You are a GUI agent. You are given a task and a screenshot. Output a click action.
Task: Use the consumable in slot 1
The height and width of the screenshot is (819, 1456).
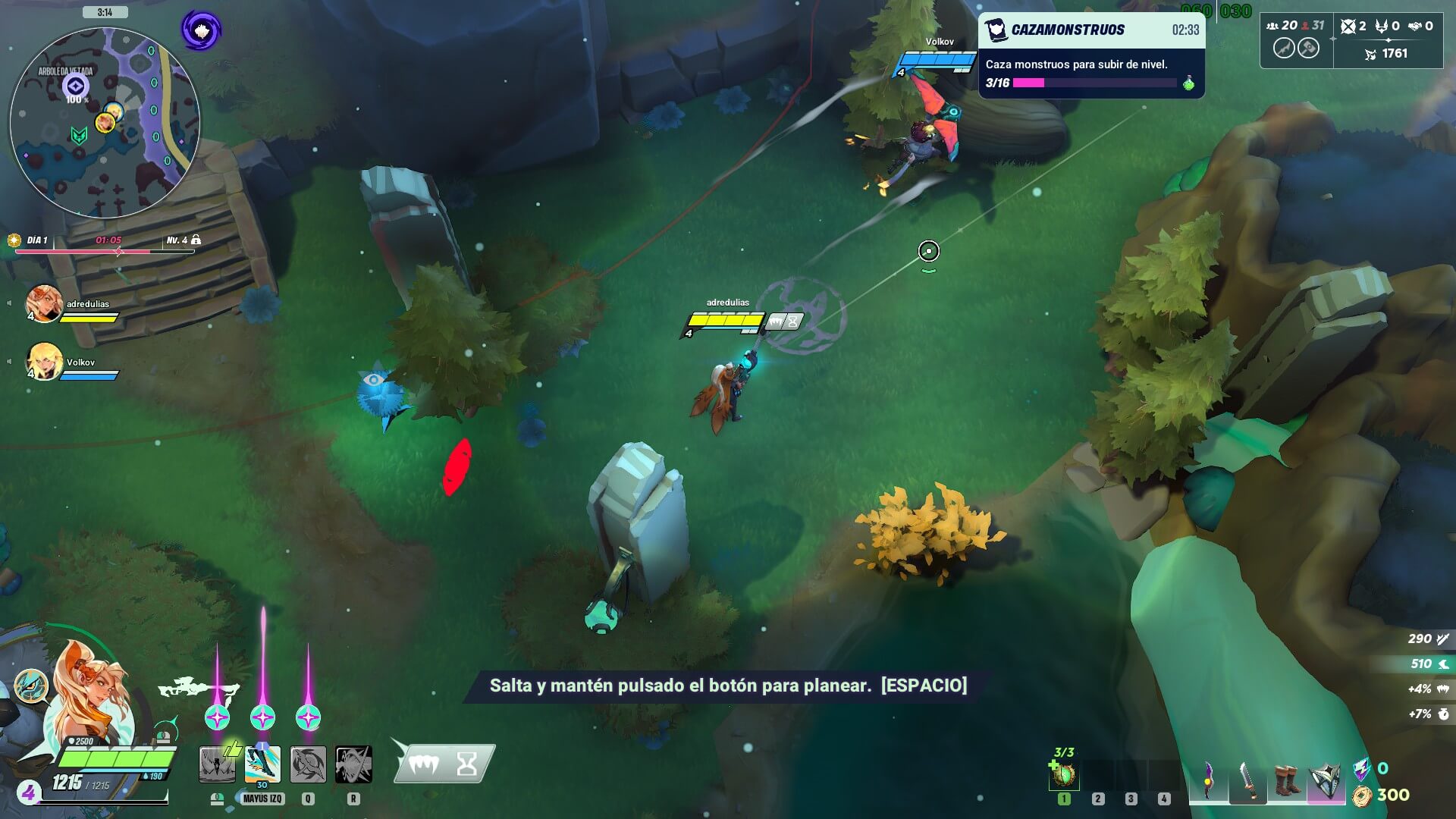pos(1063,775)
